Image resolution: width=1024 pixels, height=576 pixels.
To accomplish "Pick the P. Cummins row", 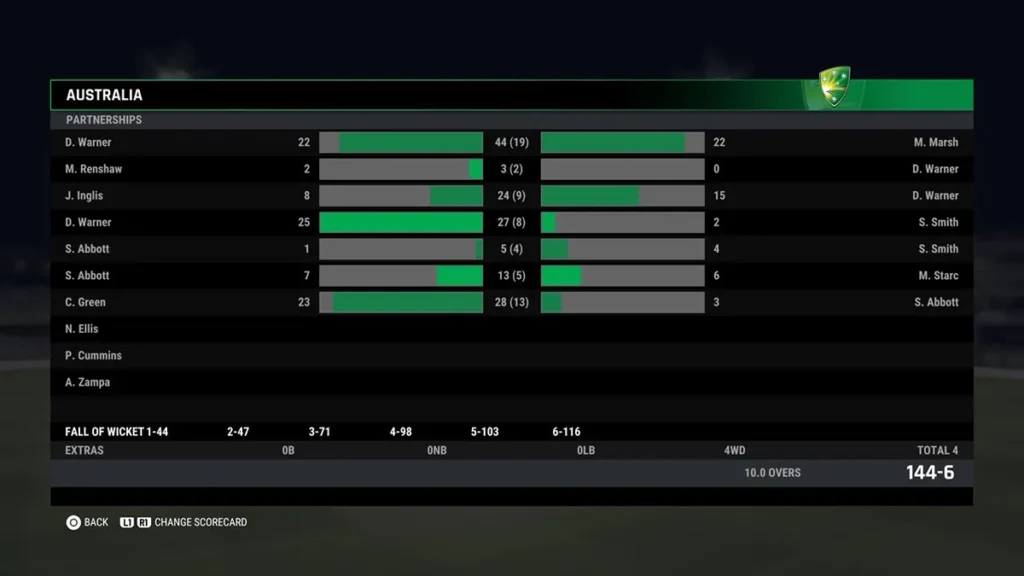I will [x=93, y=356].
